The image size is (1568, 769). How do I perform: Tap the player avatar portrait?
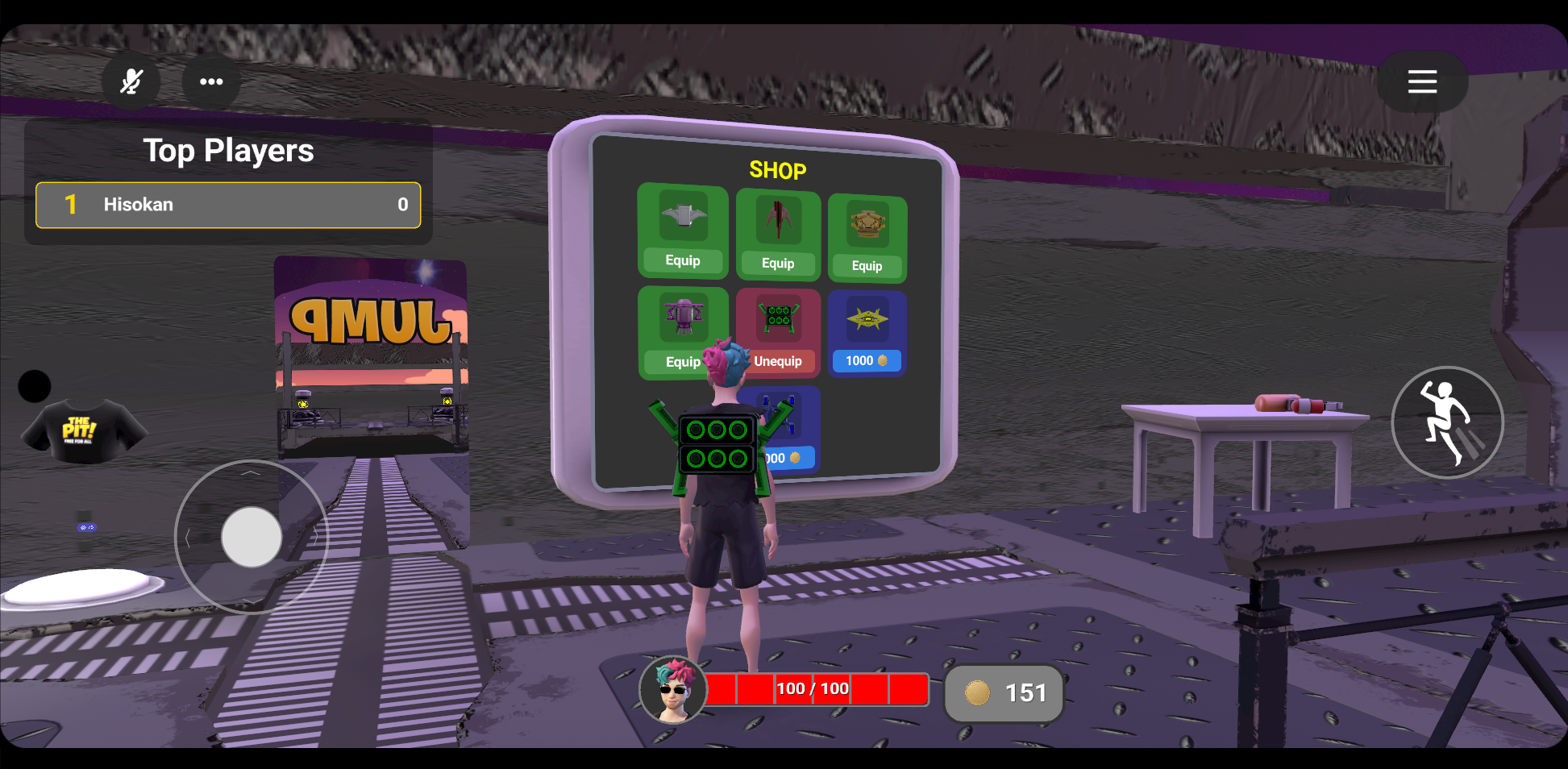coord(673,691)
